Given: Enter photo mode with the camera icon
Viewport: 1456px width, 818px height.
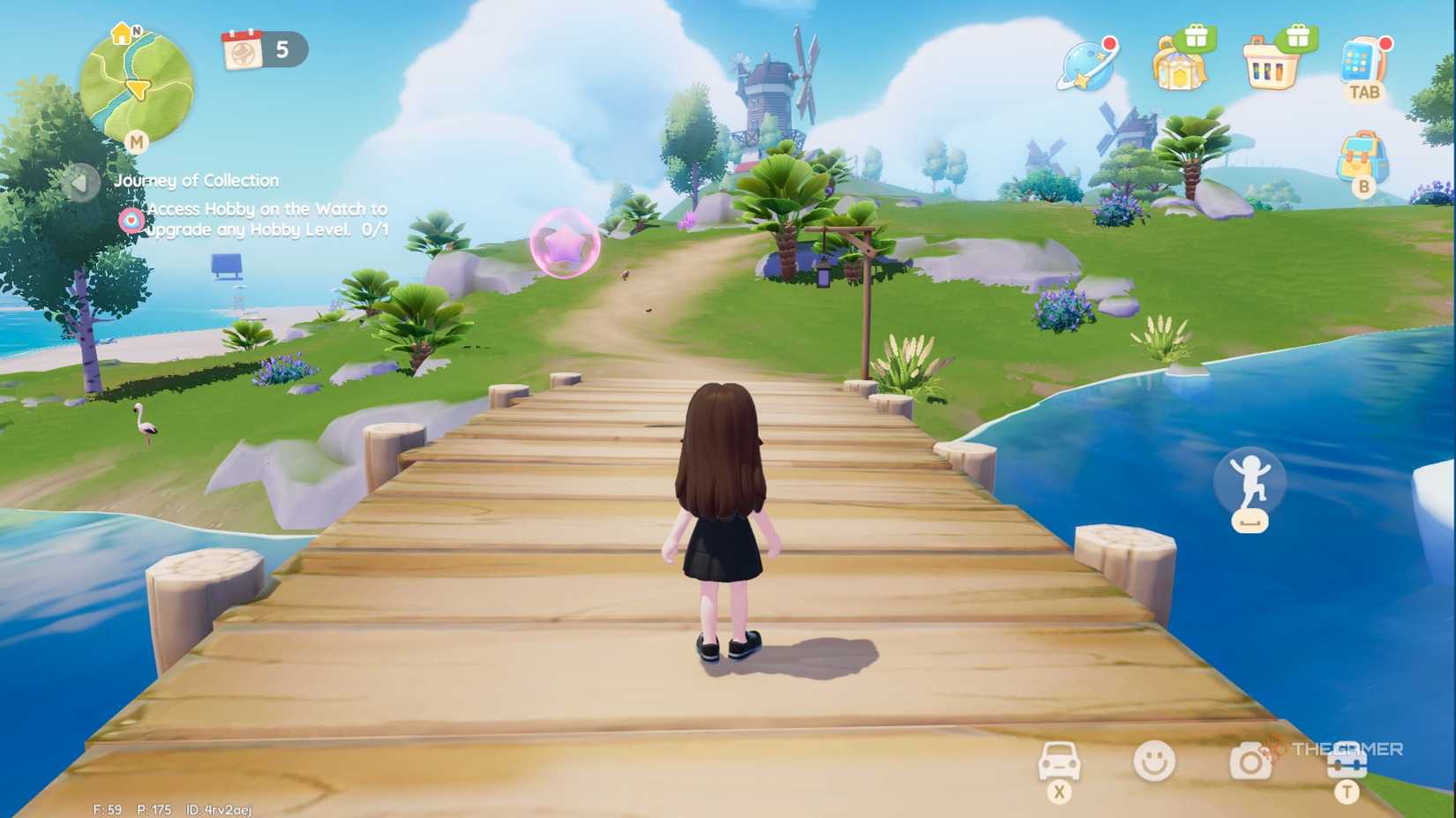Looking at the screenshot, I should click(x=1251, y=761).
